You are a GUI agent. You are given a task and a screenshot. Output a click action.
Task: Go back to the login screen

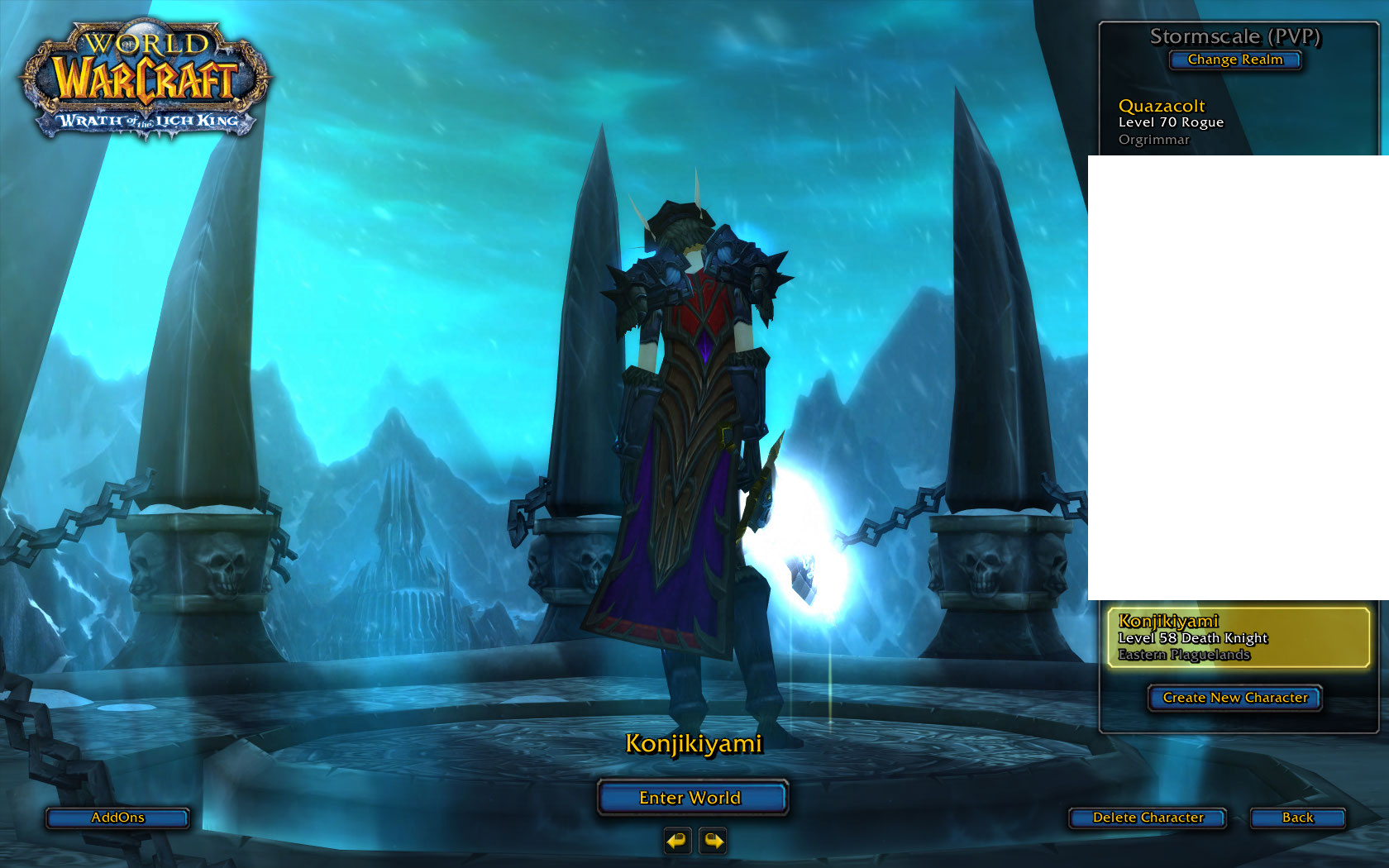pos(1297,818)
